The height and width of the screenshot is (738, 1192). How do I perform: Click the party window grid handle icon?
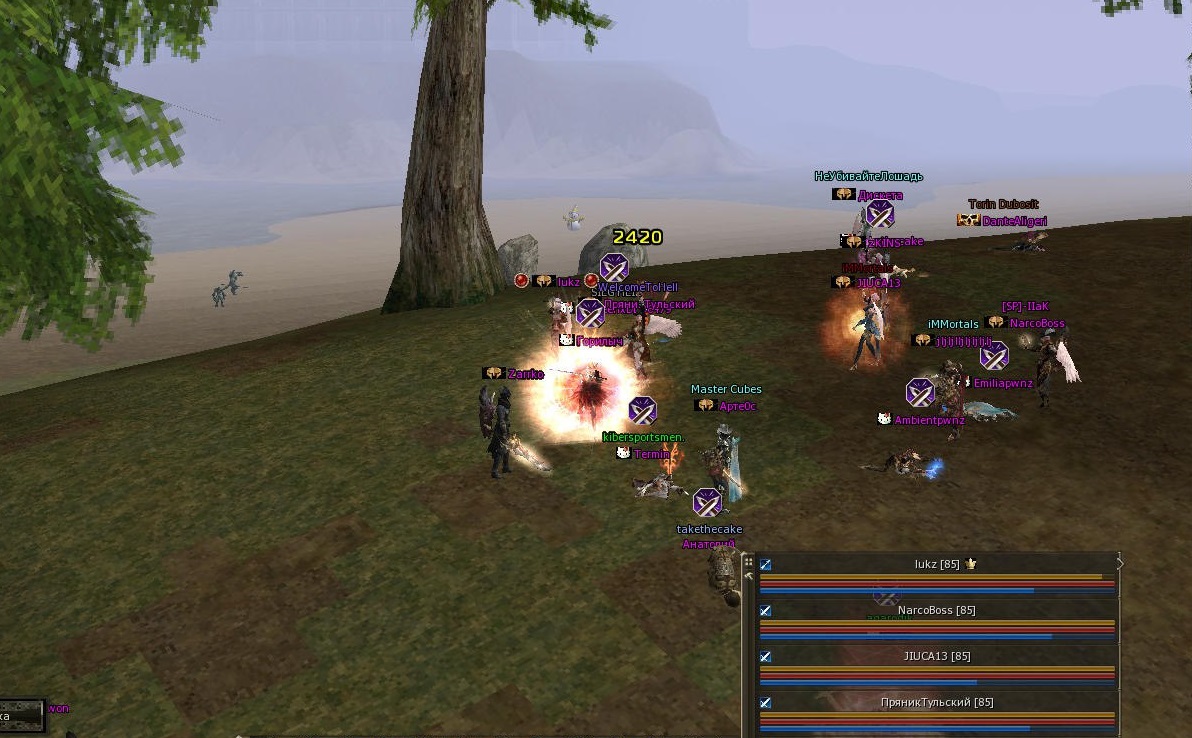coord(748,563)
